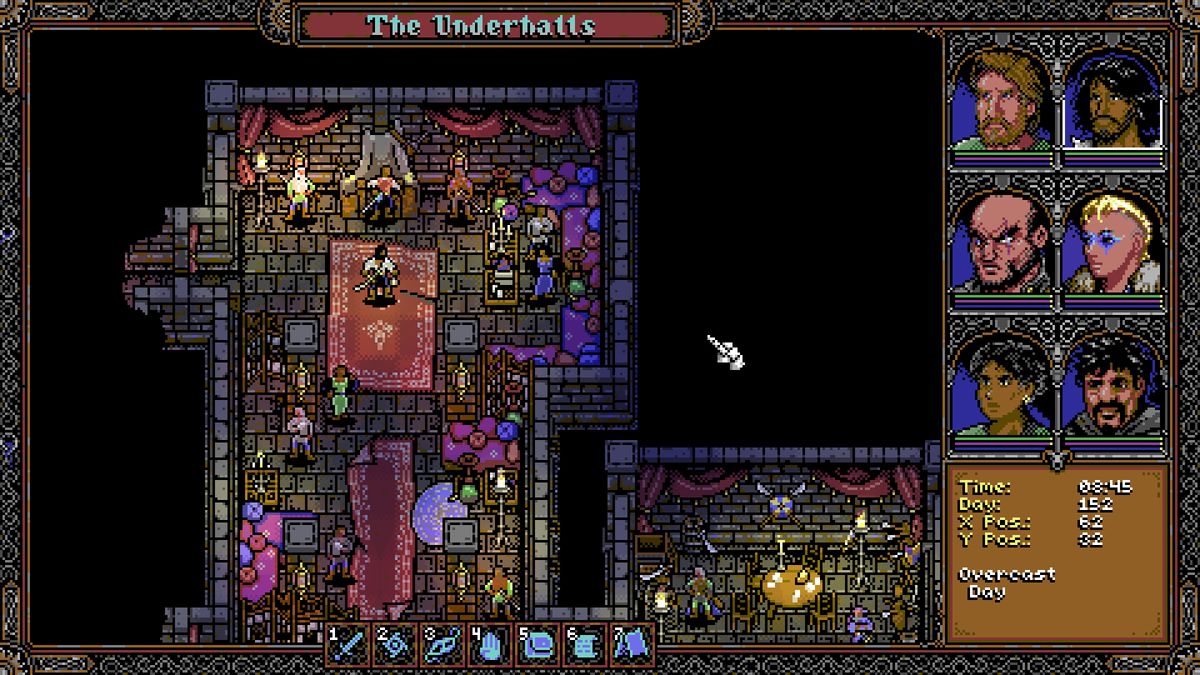Pick the blonde woman with blue face paint

coord(1113,243)
